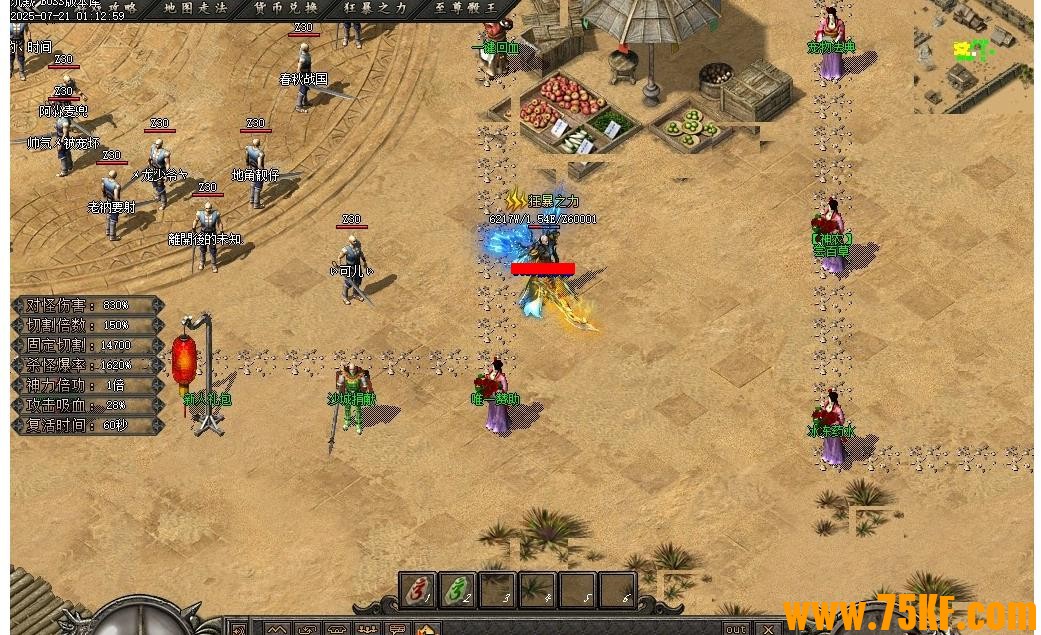Toggle the sound speaker icon

[x=238, y=629]
